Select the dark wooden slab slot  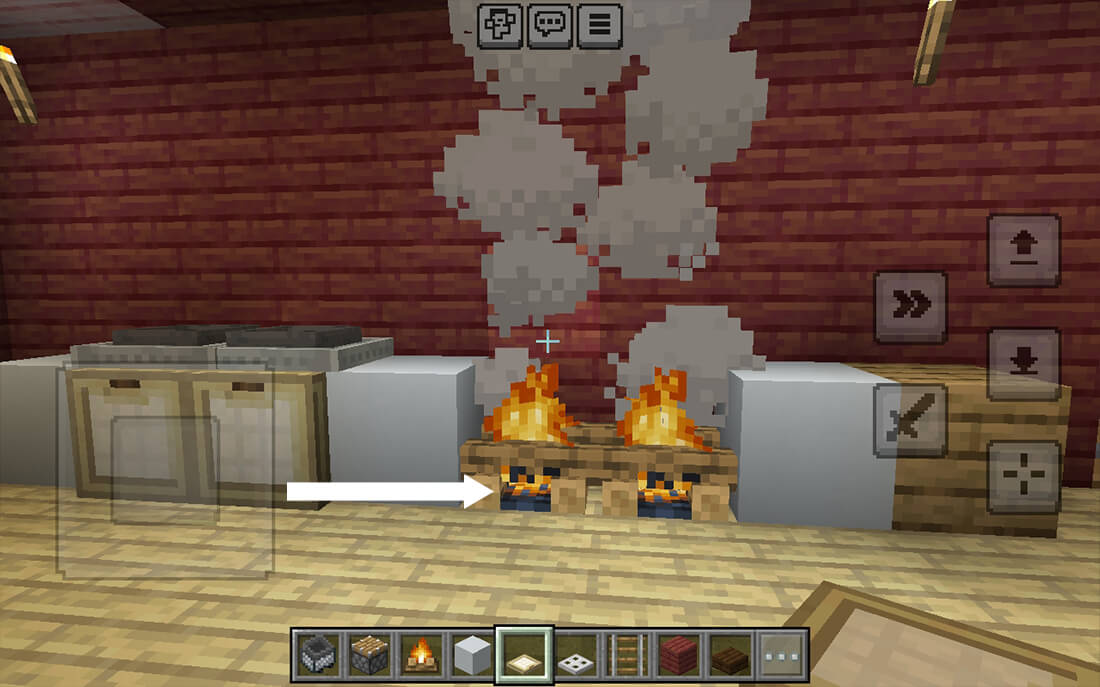pos(731,656)
